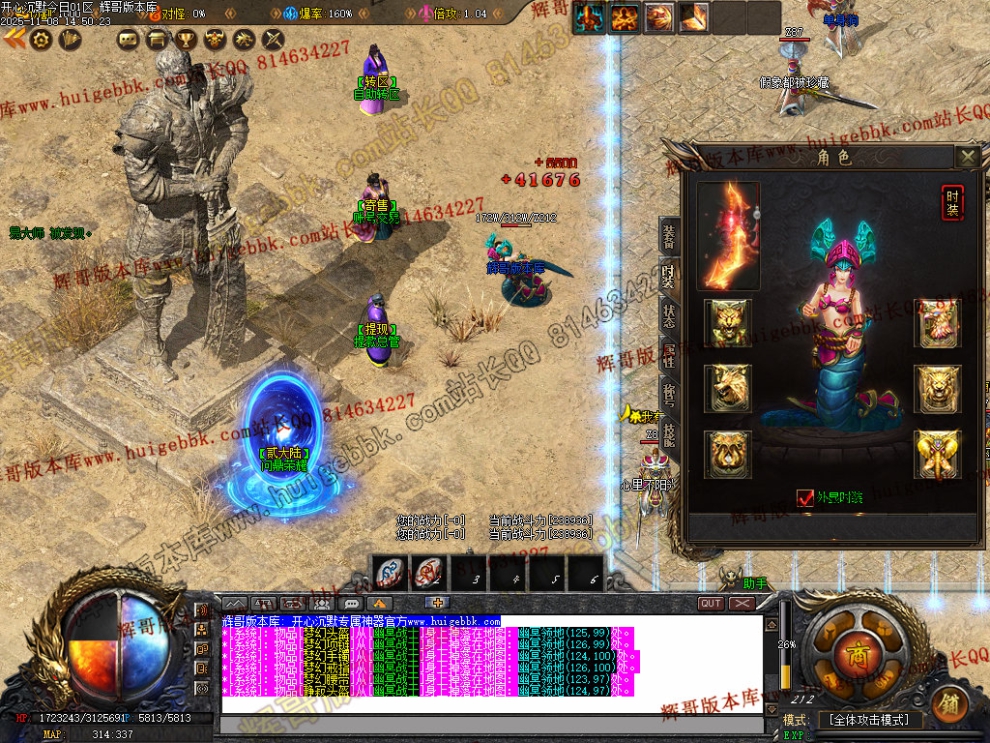
Task: Use the first hotbar potion slot
Action: click(389, 573)
